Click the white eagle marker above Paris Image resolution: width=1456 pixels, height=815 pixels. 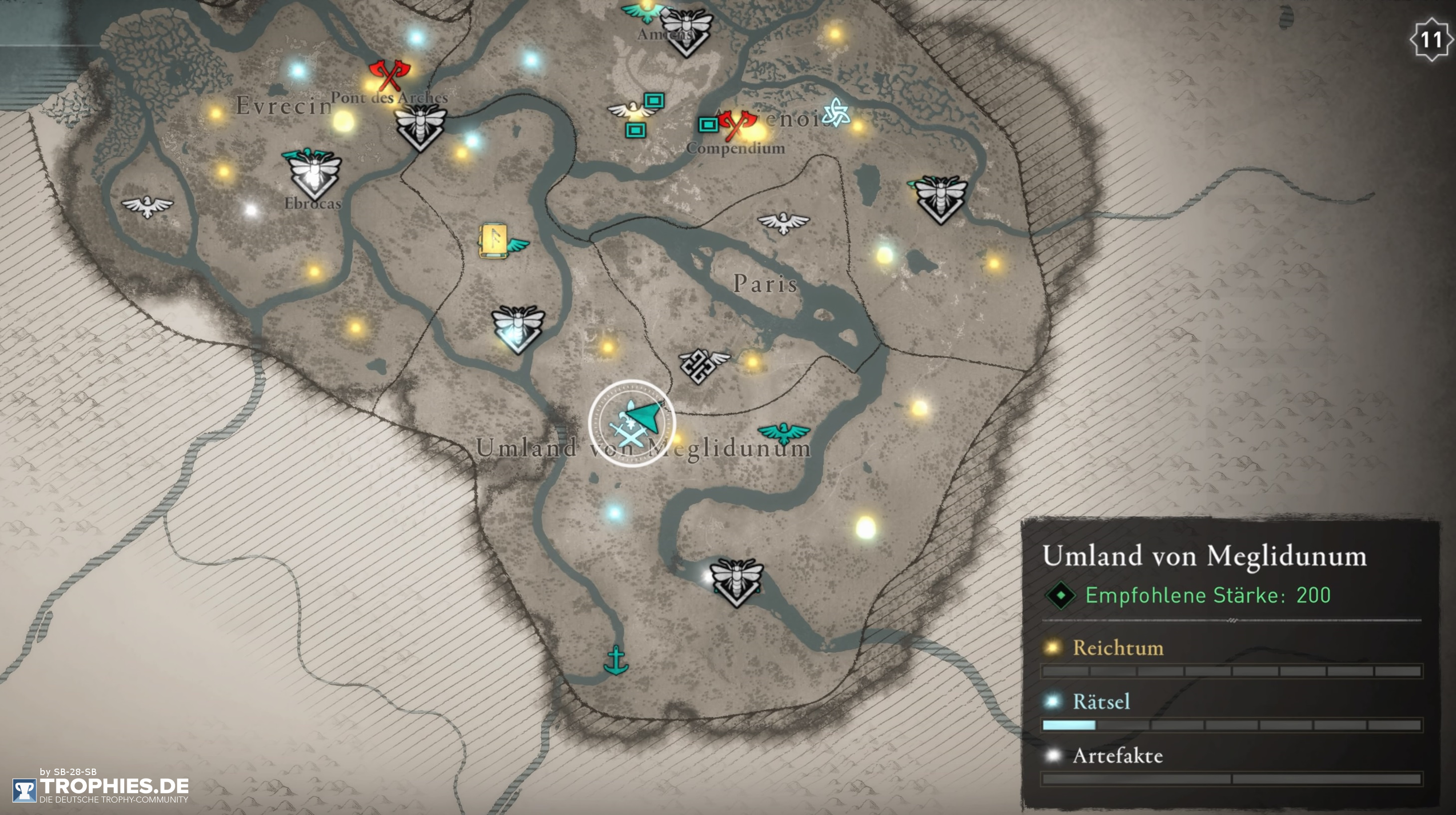[x=783, y=223]
